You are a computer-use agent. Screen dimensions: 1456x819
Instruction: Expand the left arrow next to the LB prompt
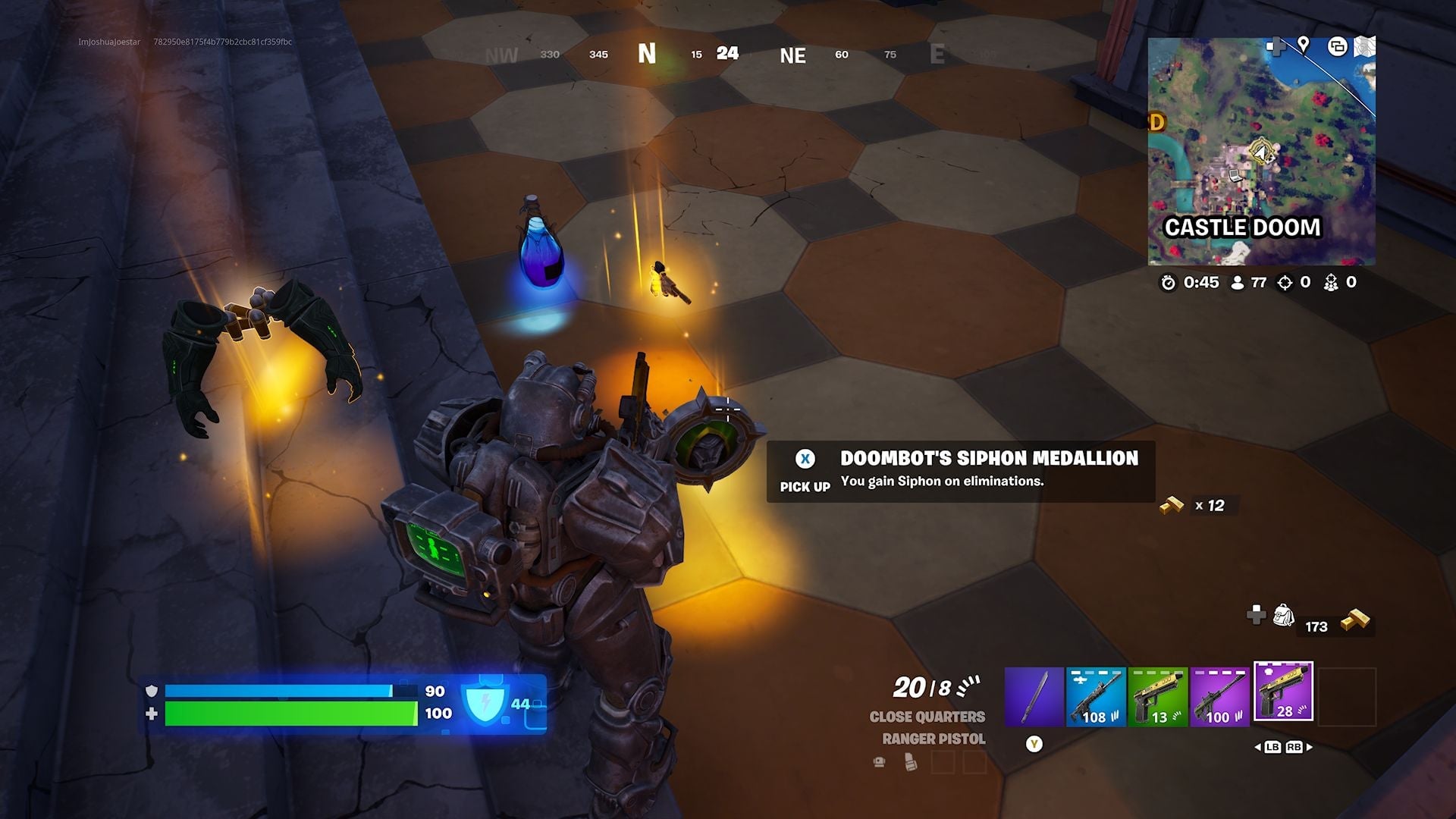[x=1258, y=747]
